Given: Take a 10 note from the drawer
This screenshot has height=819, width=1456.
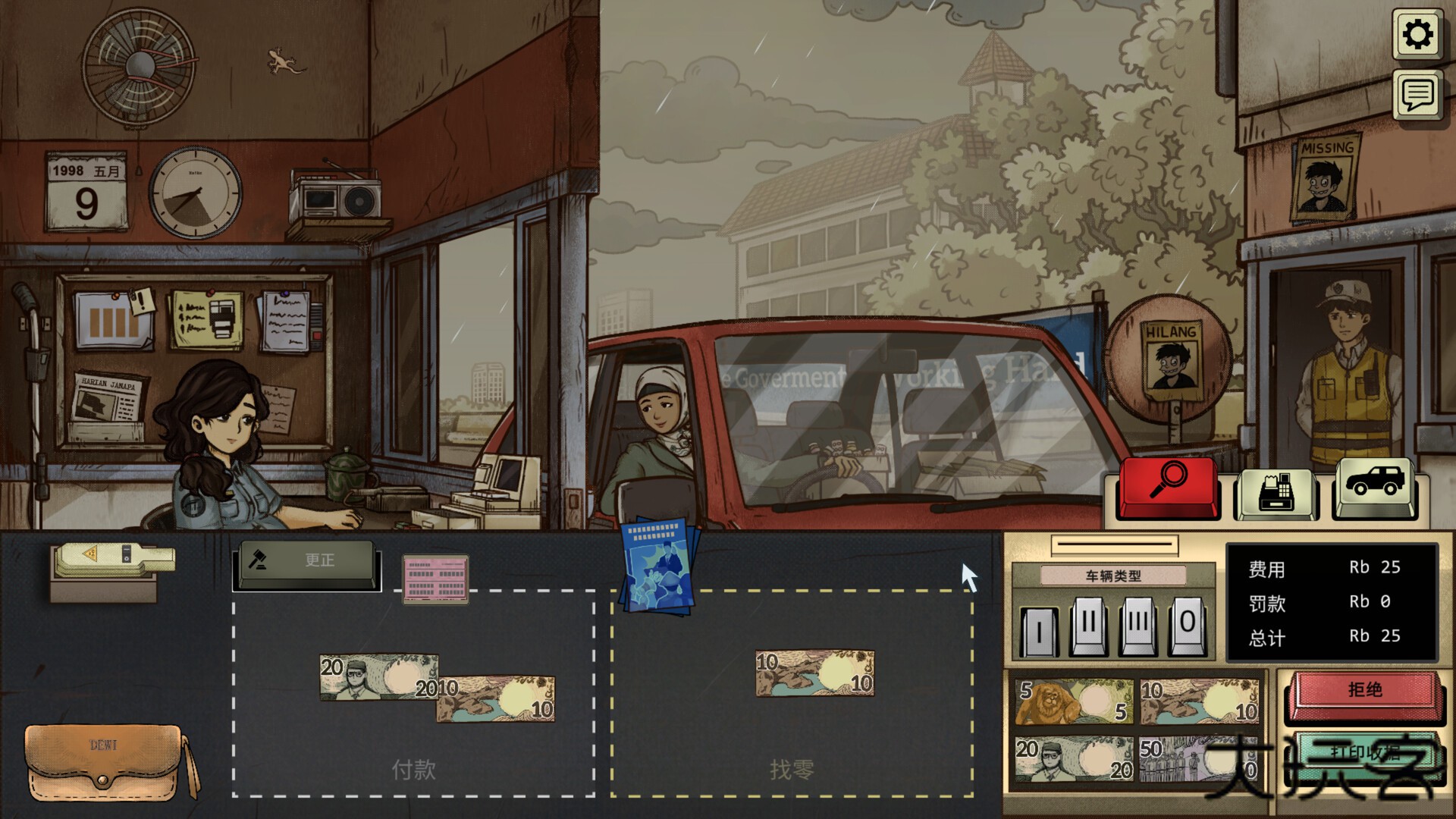Looking at the screenshot, I should tap(1199, 701).
